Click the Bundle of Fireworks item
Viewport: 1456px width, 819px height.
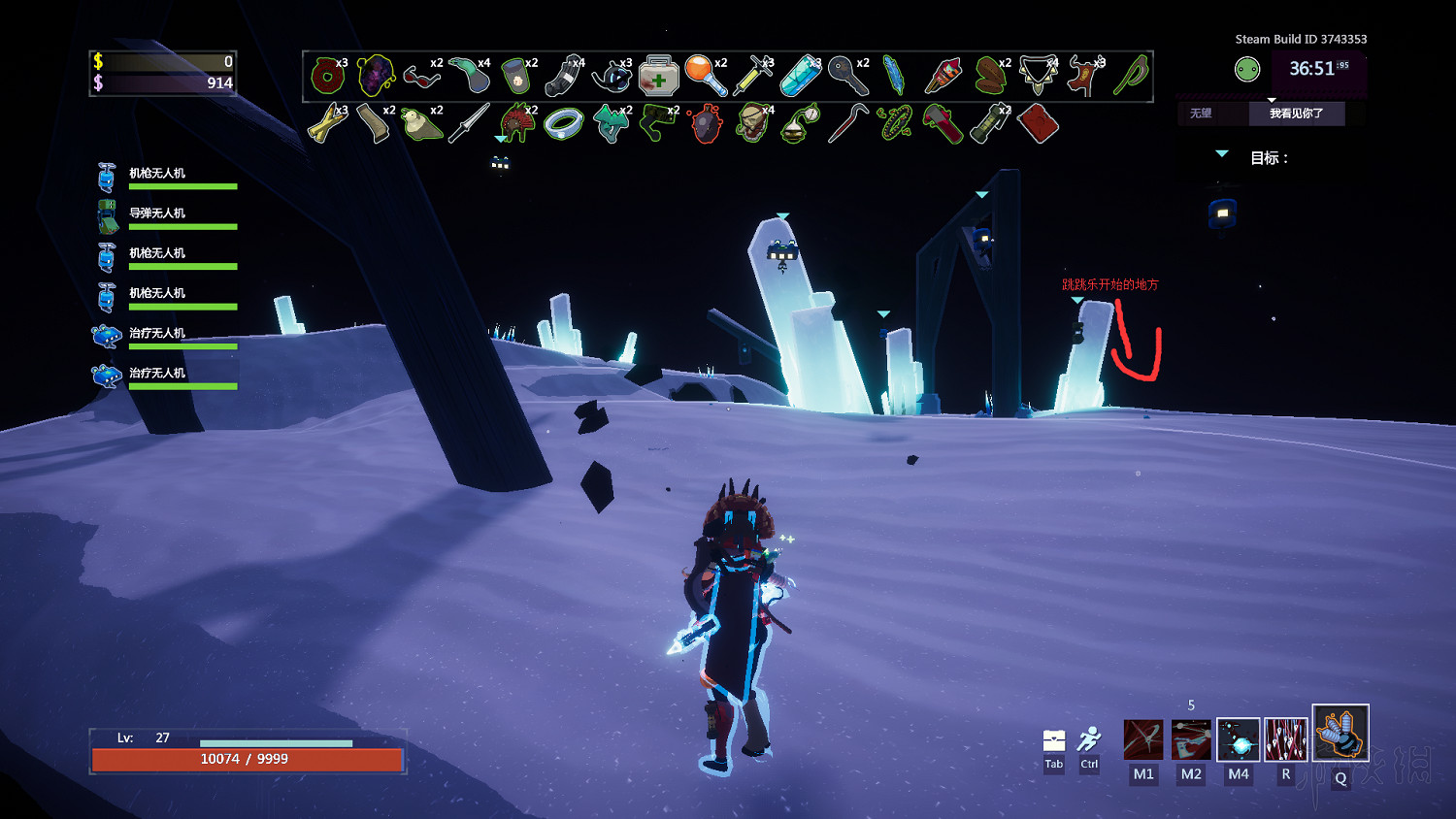943,76
